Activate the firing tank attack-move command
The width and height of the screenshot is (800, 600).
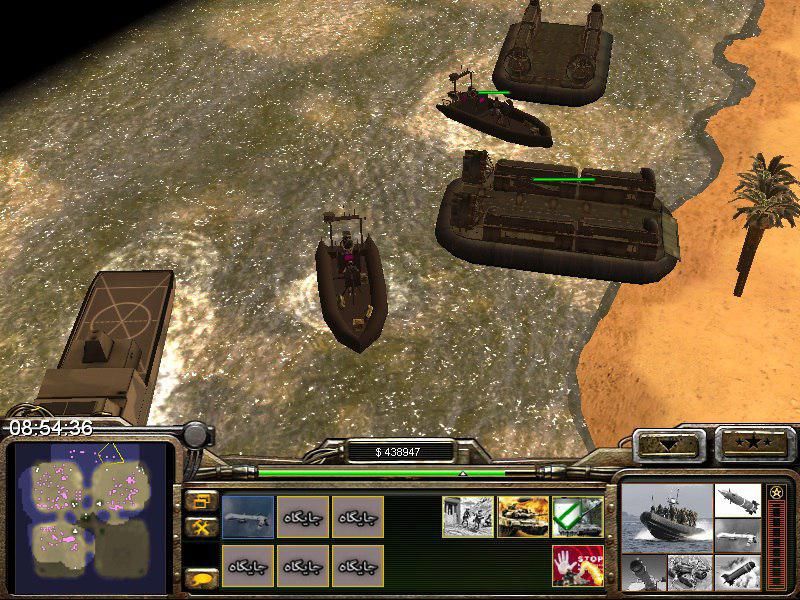tap(522, 517)
